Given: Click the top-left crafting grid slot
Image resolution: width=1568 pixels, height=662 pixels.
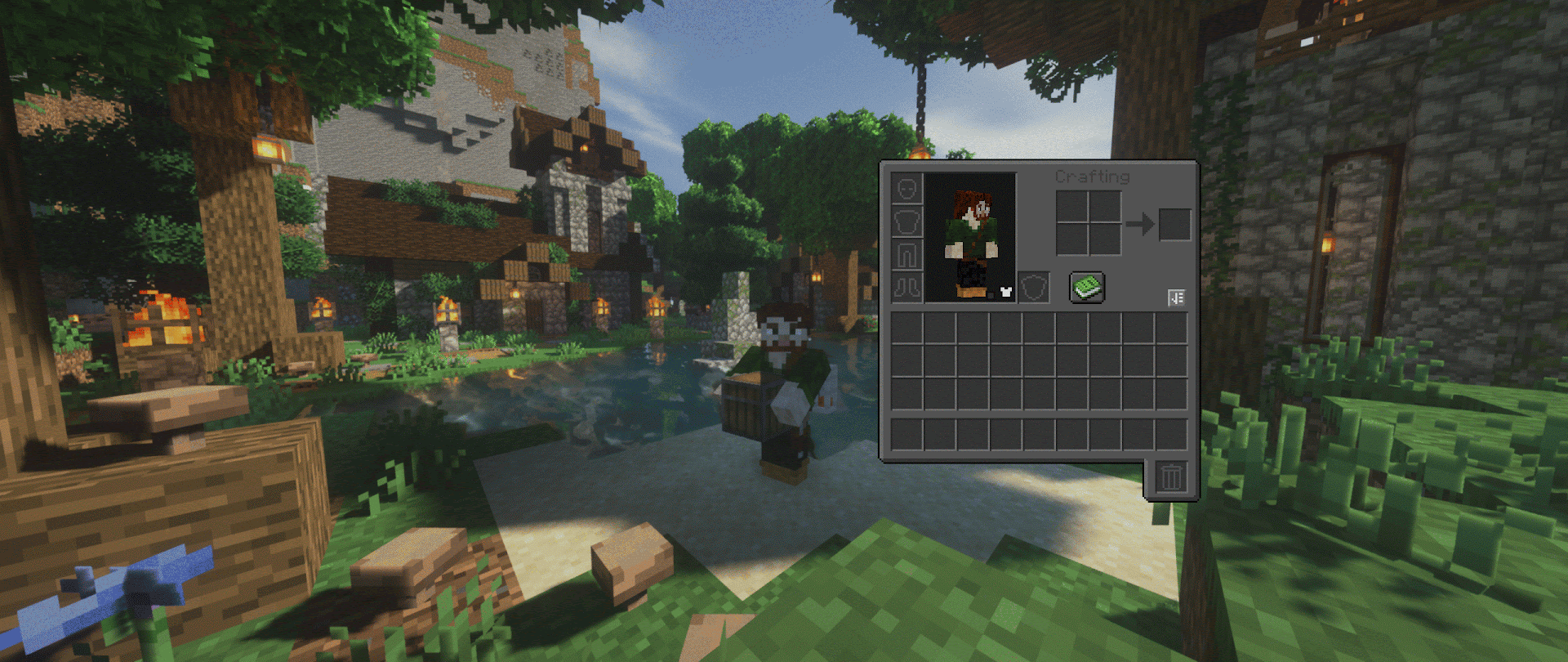Looking at the screenshot, I should [x=1073, y=208].
